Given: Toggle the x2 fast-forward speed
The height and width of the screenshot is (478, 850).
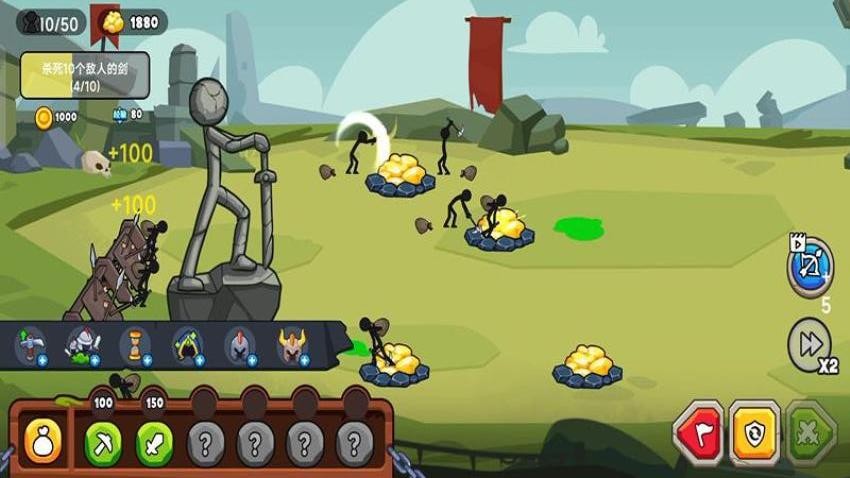Looking at the screenshot, I should 808,342.
